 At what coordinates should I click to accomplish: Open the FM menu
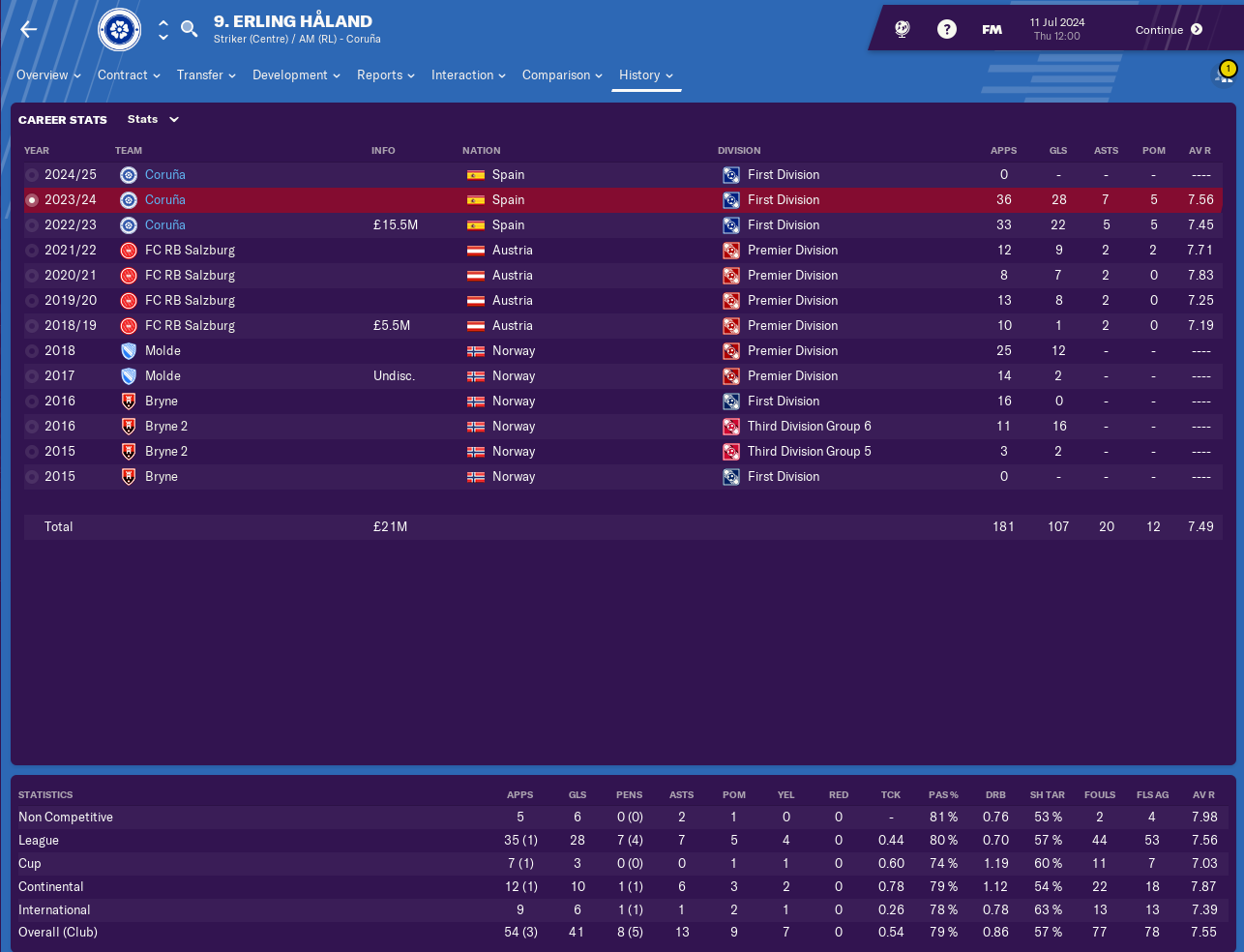click(x=992, y=30)
